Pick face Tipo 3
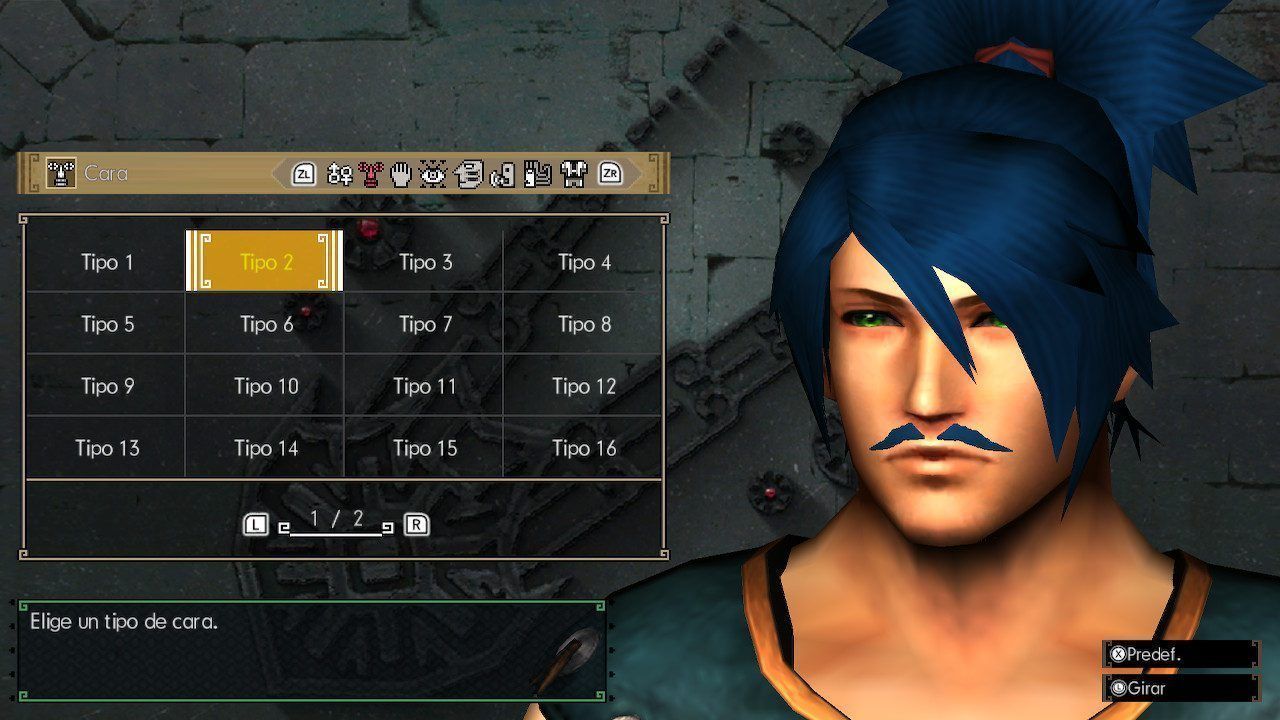Image resolution: width=1280 pixels, height=720 pixels. [x=425, y=262]
